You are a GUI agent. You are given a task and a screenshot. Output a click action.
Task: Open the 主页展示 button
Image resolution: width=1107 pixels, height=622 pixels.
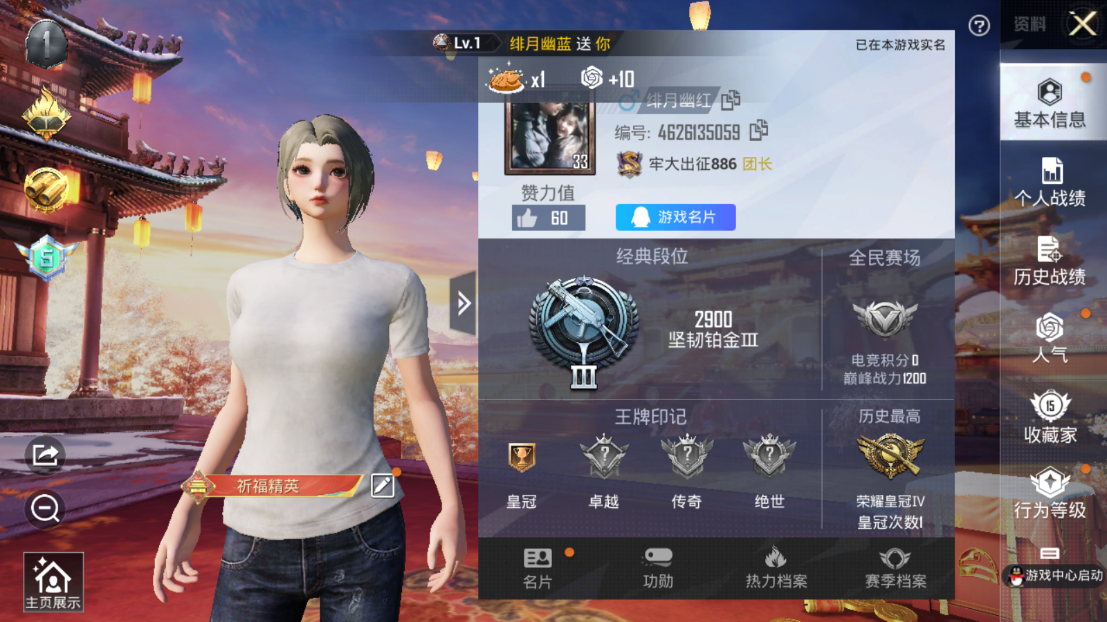(x=53, y=582)
